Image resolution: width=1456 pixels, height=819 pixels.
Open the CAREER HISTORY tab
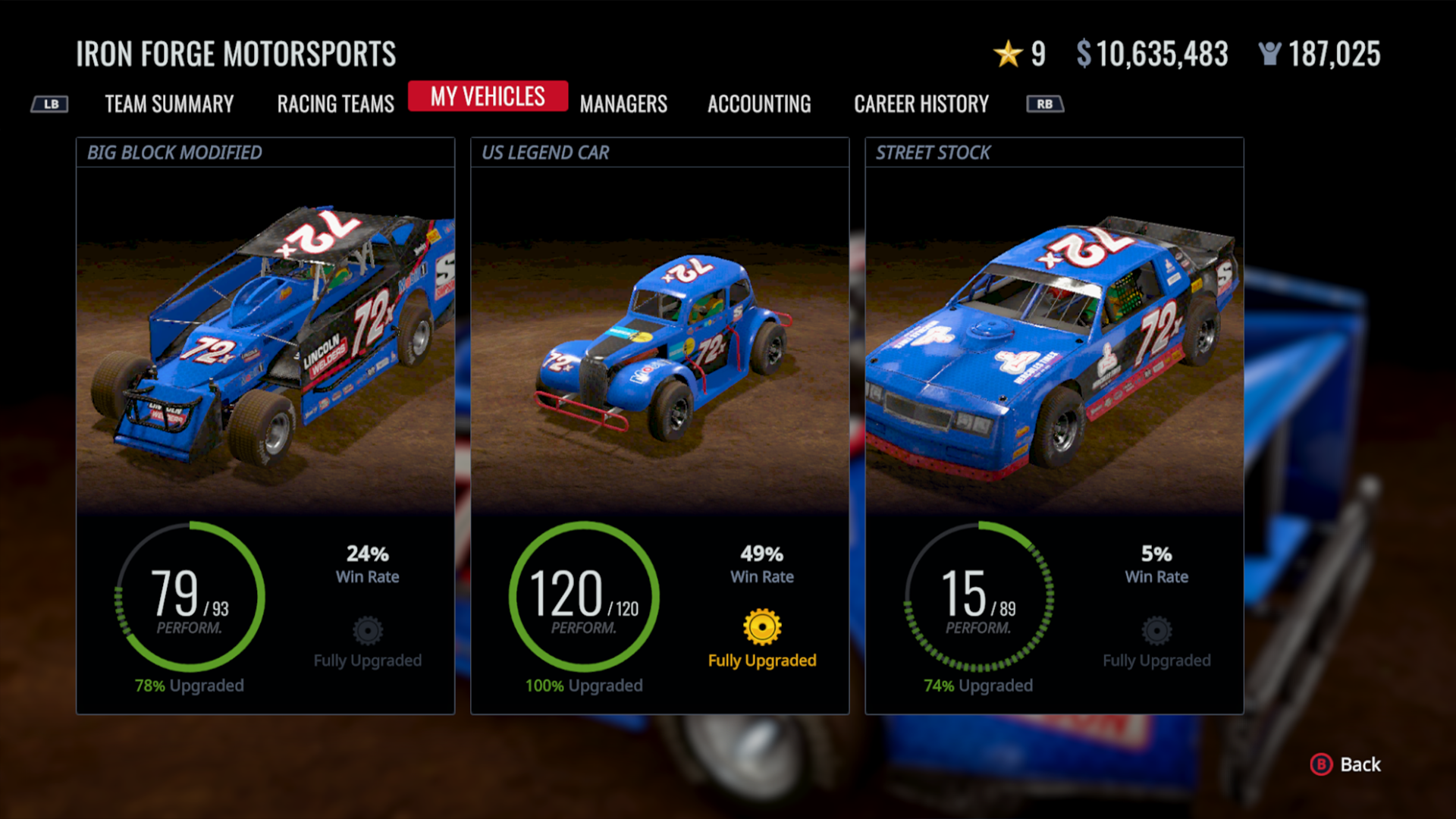(x=921, y=104)
